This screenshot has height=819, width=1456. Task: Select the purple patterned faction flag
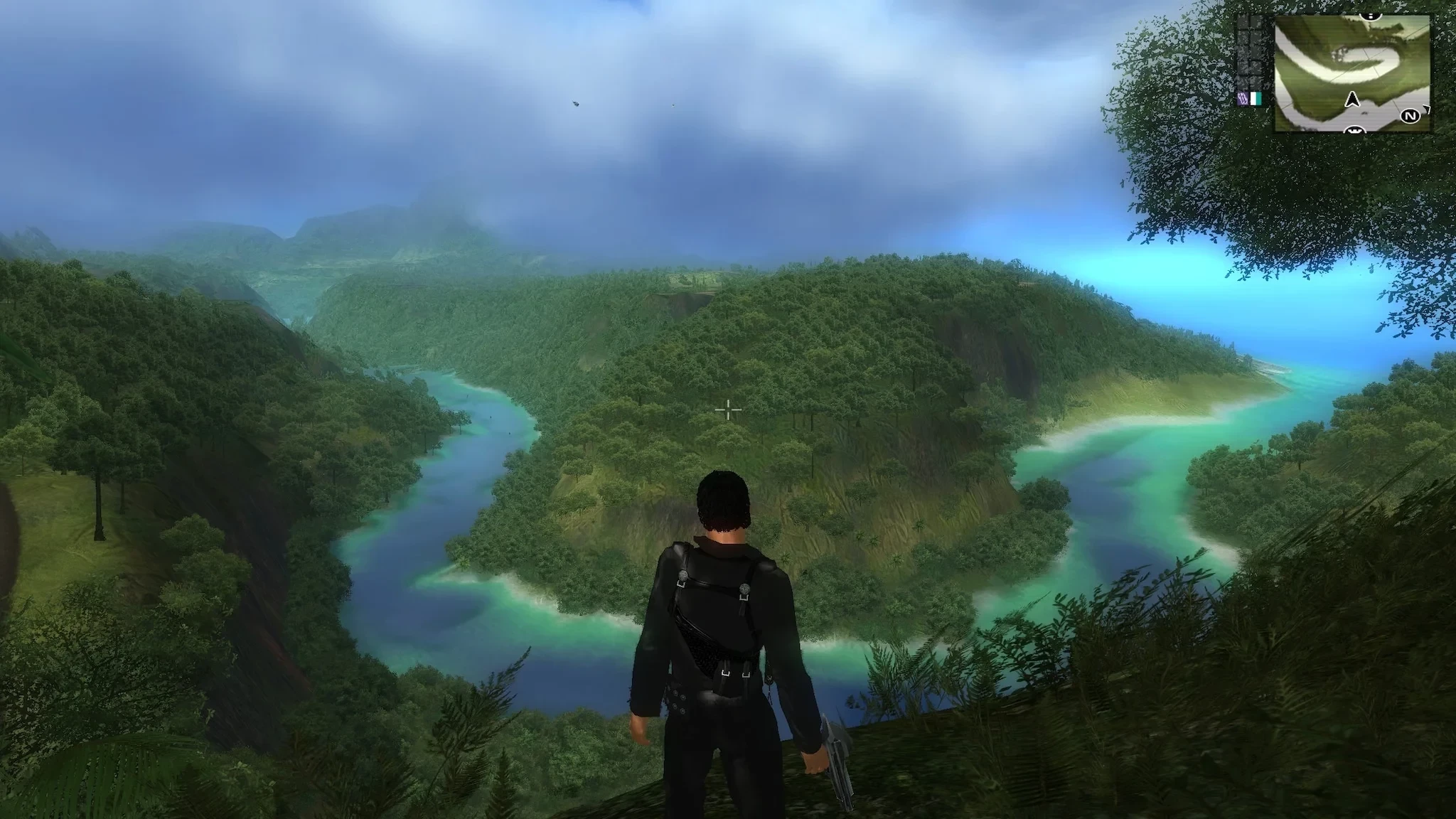(1243, 99)
